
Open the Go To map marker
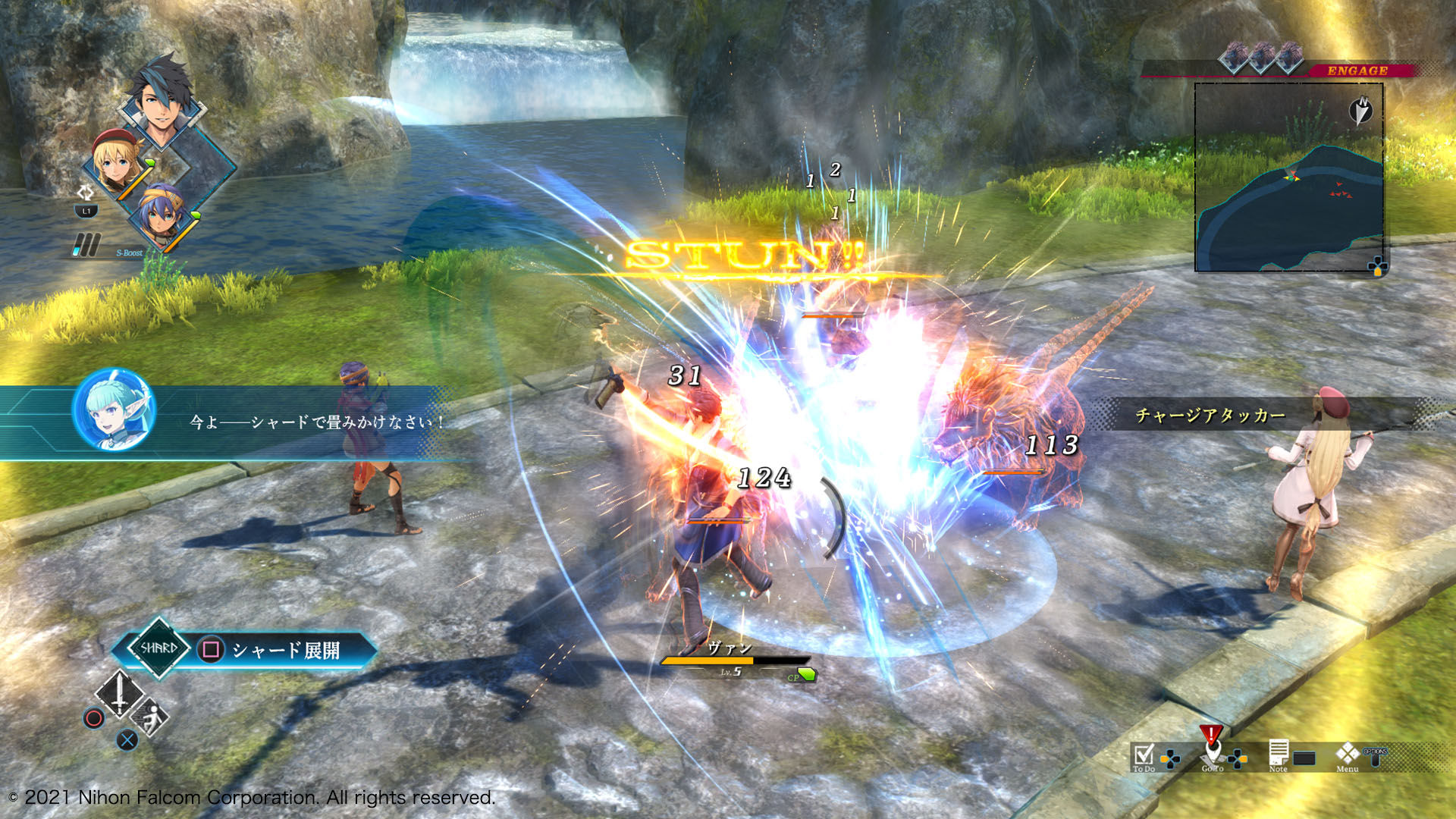(x=1212, y=752)
